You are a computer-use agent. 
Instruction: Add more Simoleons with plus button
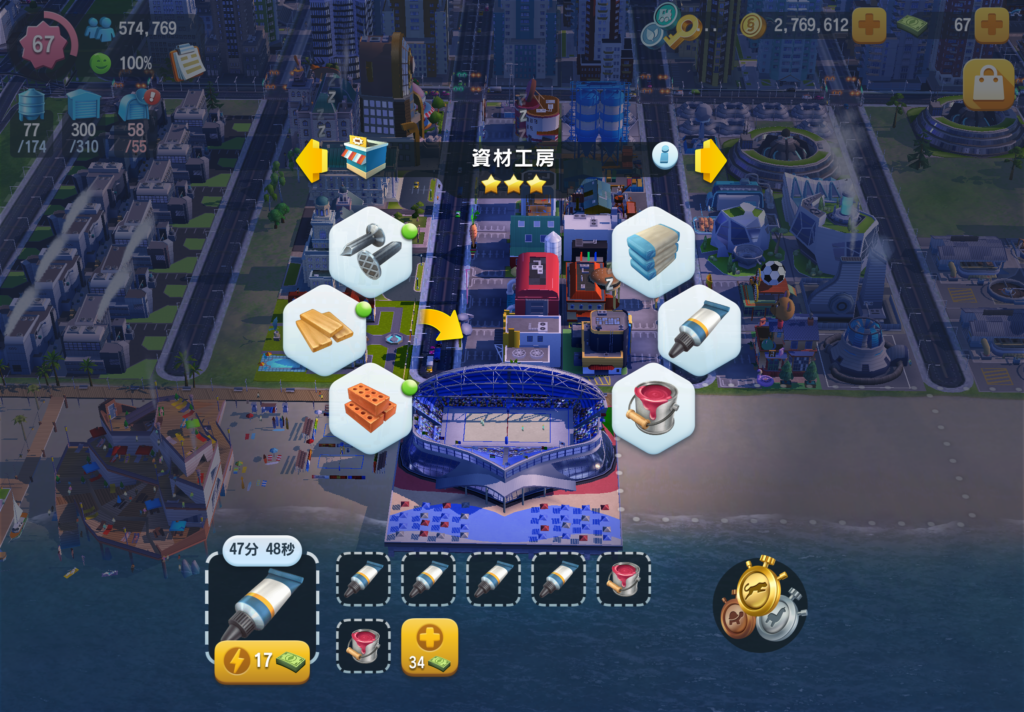point(868,25)
